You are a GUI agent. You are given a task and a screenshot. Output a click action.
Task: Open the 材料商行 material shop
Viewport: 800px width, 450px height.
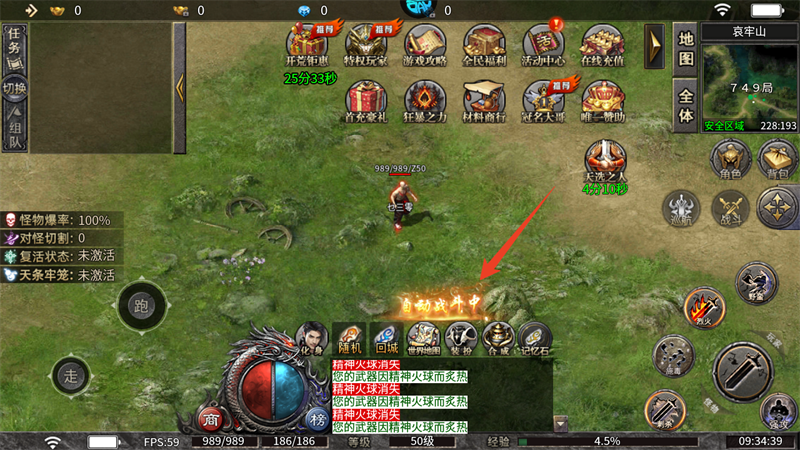point(485,101)
